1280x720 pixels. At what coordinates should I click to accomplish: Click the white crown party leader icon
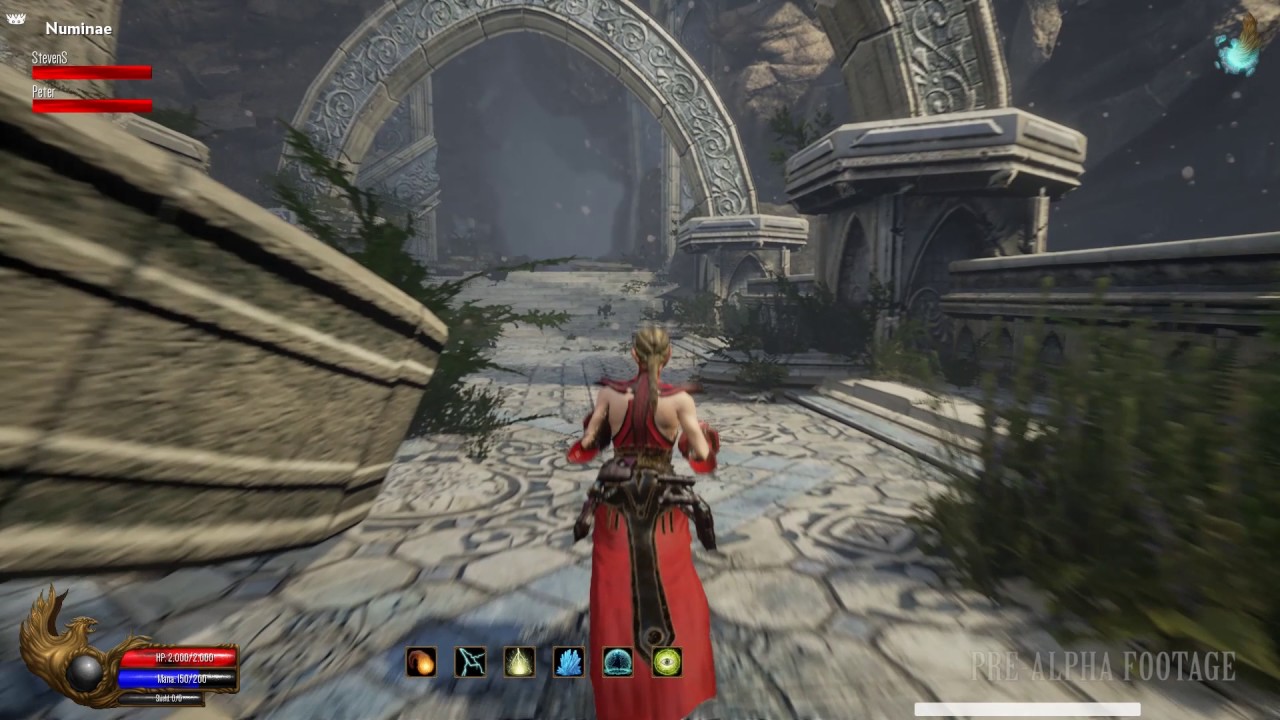click(16, 19)
